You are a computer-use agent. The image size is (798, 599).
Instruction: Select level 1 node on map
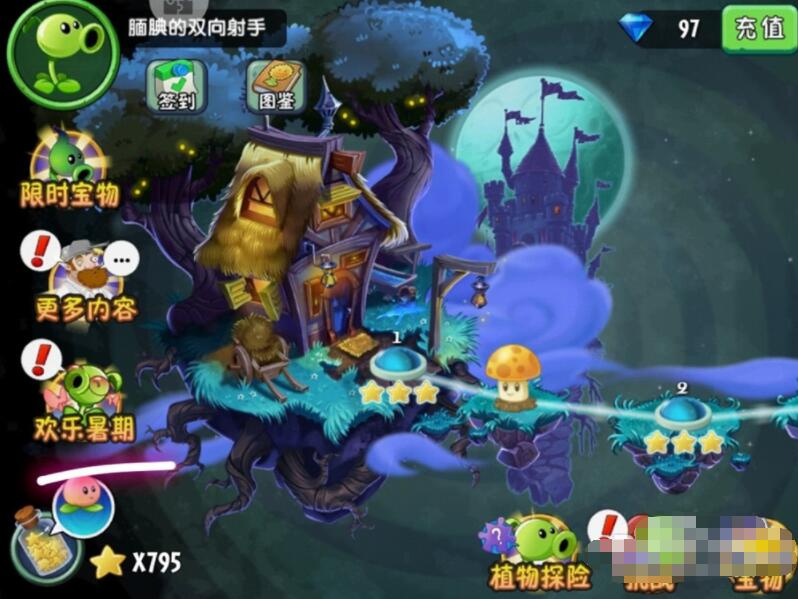point(398,362)
